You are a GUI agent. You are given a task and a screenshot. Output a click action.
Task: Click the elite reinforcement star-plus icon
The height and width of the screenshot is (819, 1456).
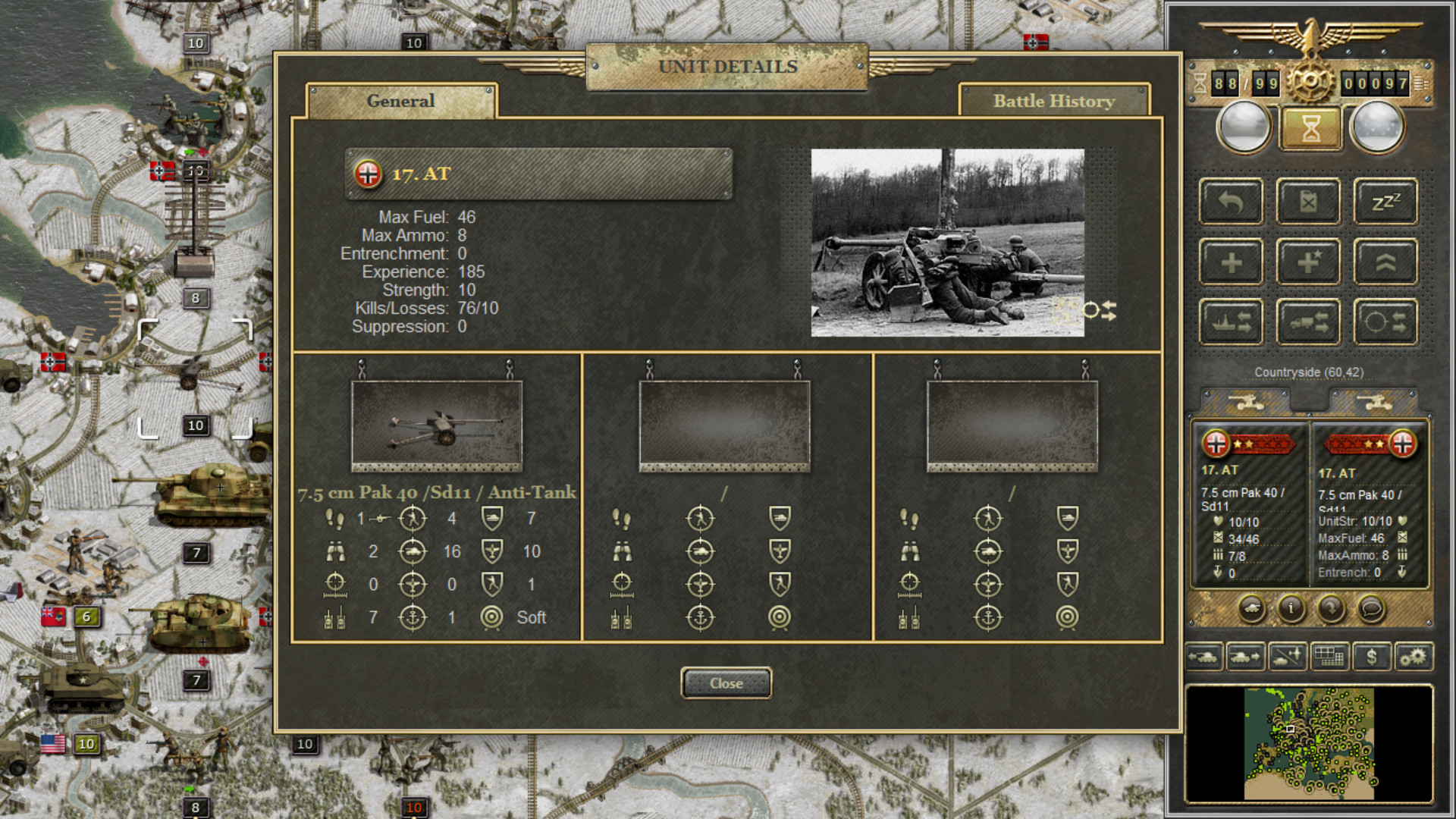pyautogui.click(x=1308, y=262)
